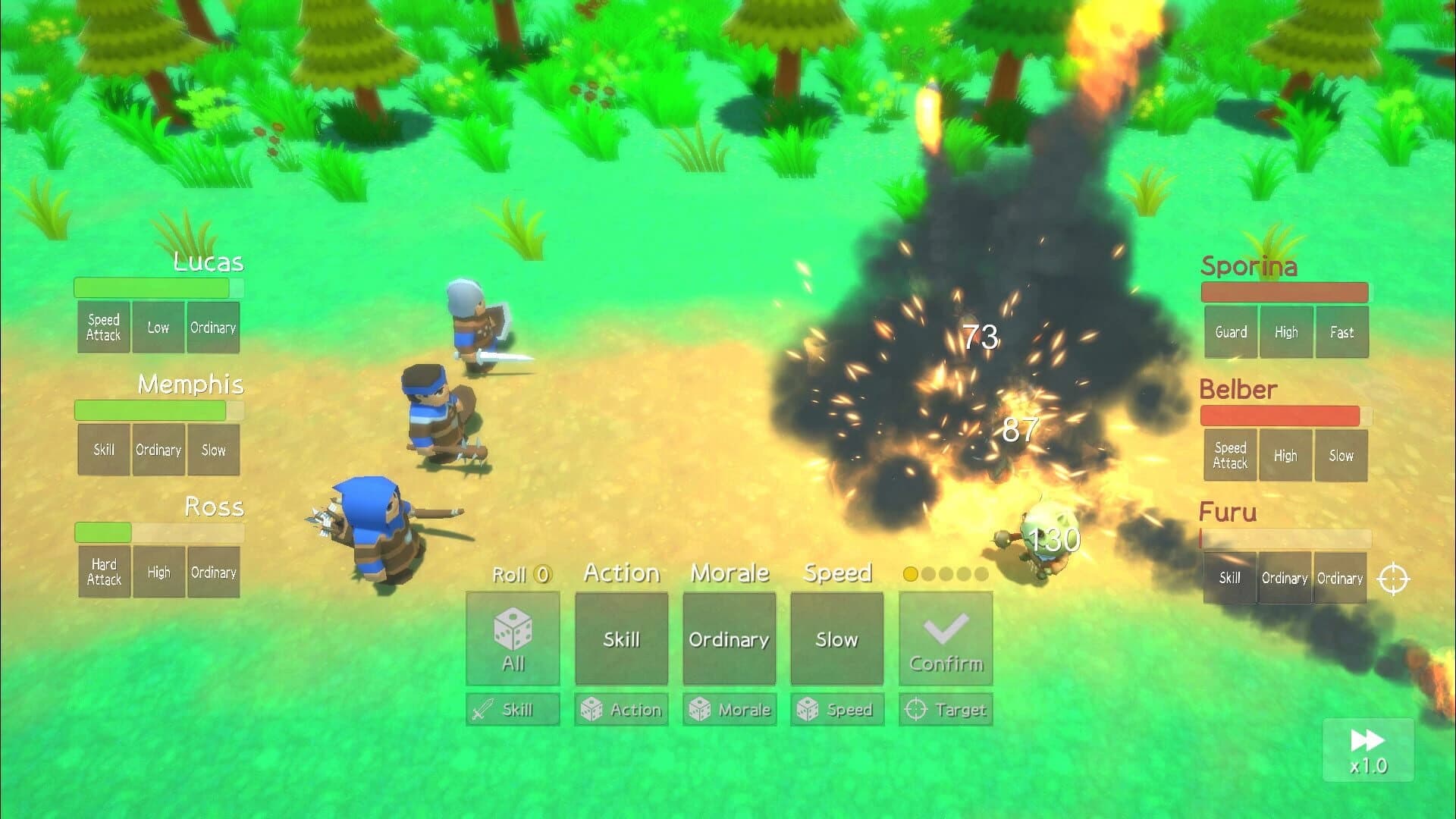The width and height of the screenshot is (1456, 819).
Task: Click the Speed dice reroll icon
Action: coord(836,709)
